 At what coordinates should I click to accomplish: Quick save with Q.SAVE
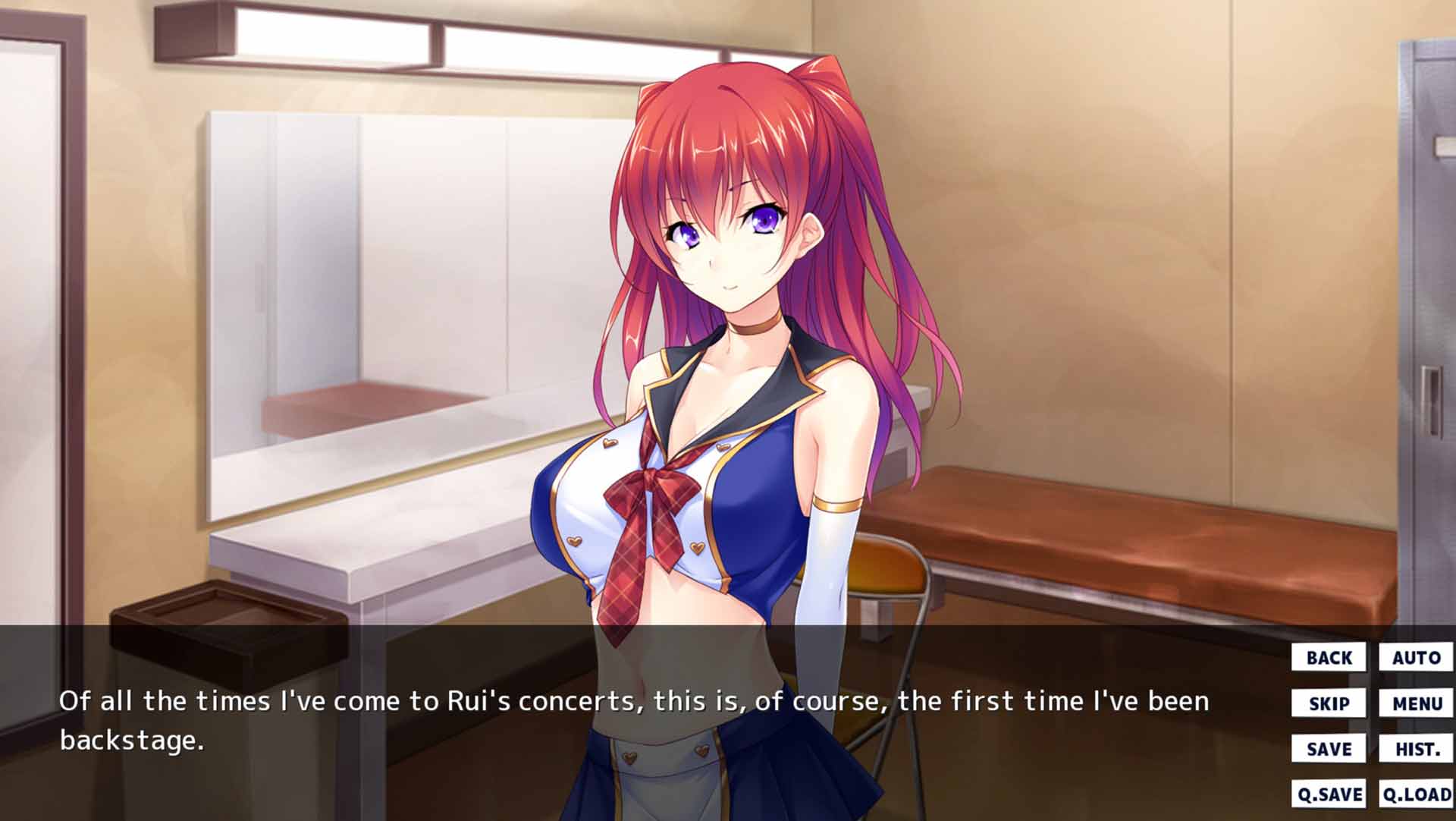click(1329, 794)
